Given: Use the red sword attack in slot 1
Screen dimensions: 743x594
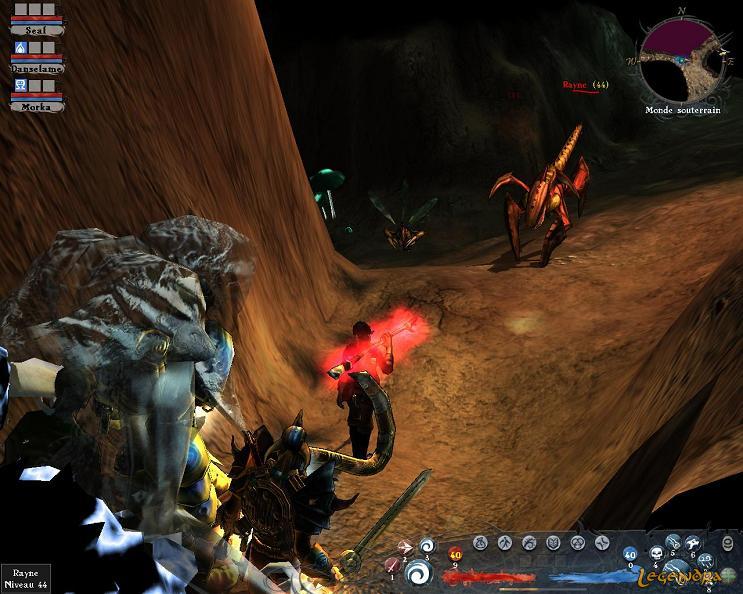Looking at the screenshot, I should (393, 566).
